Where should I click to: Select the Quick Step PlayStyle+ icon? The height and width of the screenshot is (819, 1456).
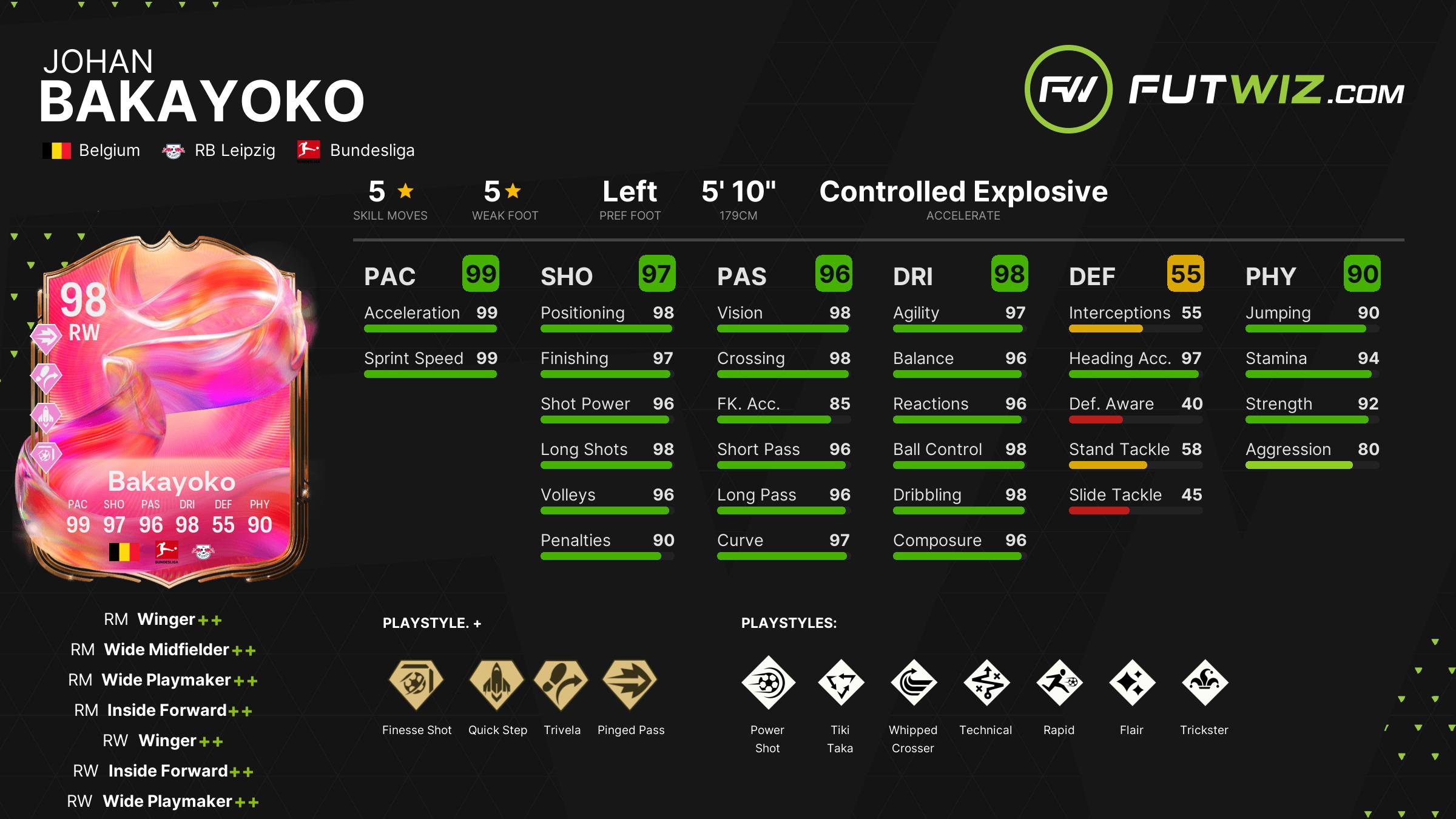tap(497, 682)
